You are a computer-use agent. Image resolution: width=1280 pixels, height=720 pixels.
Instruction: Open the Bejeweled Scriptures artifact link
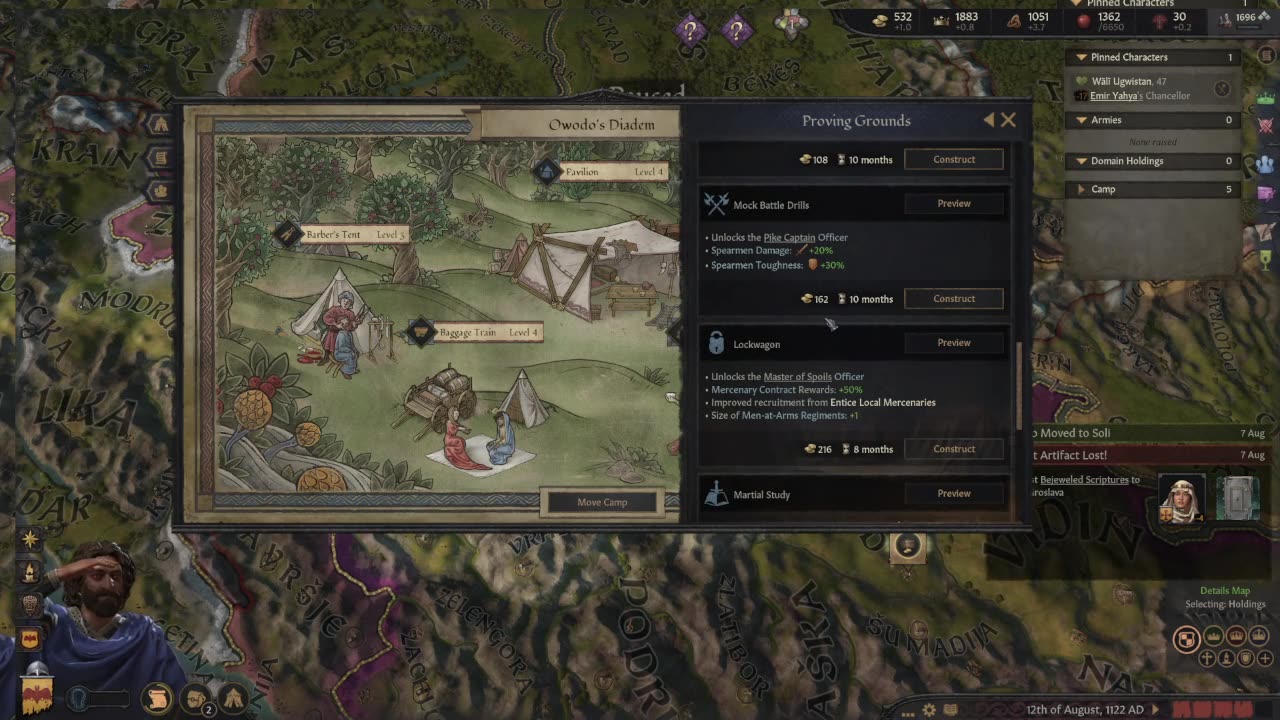(1083, 480)
